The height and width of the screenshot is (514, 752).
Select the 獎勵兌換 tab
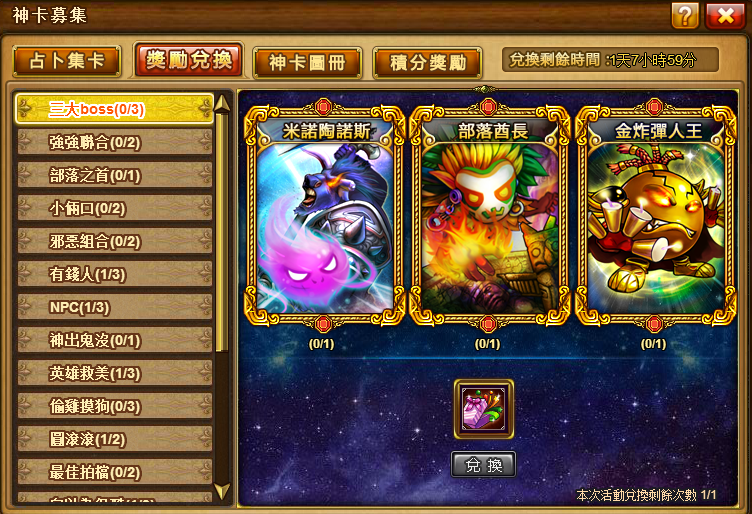click(187, 60)
